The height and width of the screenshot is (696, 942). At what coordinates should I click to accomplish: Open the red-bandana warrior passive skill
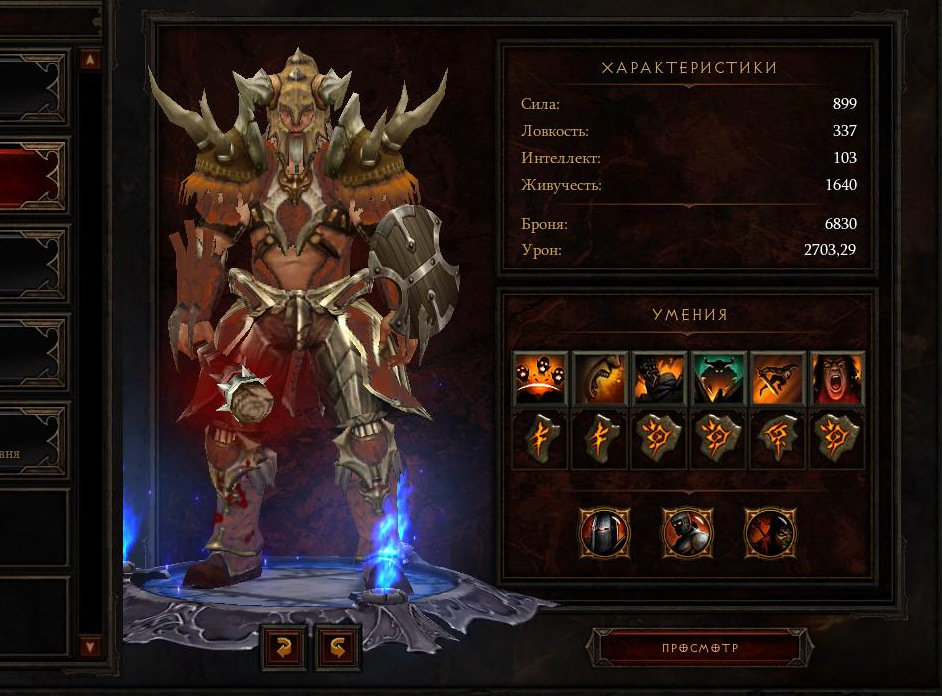[769, 532]
